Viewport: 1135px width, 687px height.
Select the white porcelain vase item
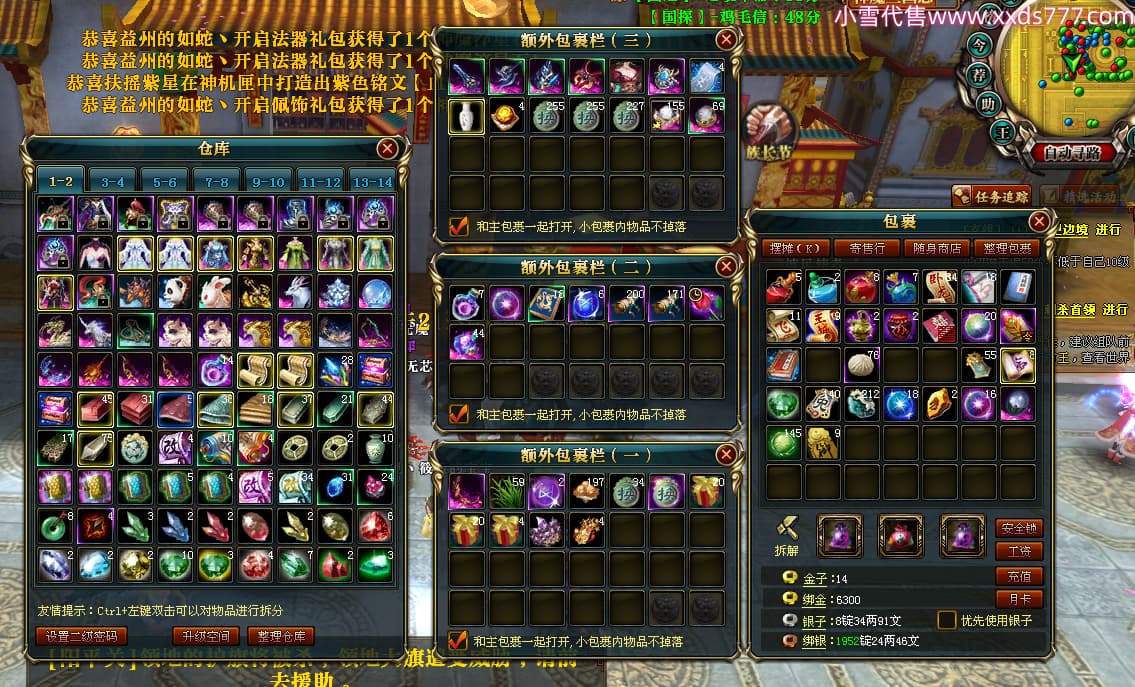[x=466, y=116]
